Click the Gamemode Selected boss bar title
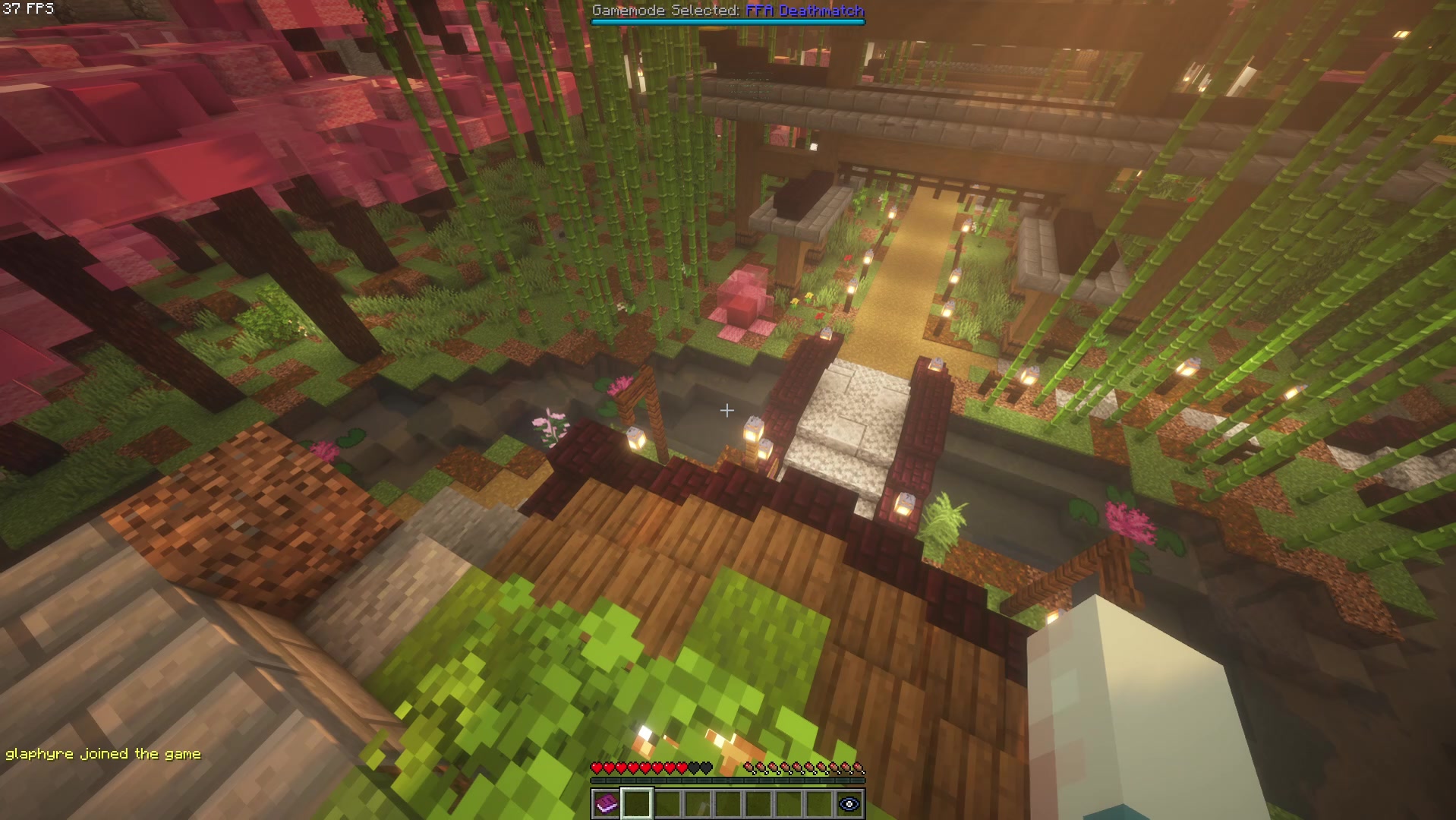This screenshot has width=1456, height=820. 668,11
